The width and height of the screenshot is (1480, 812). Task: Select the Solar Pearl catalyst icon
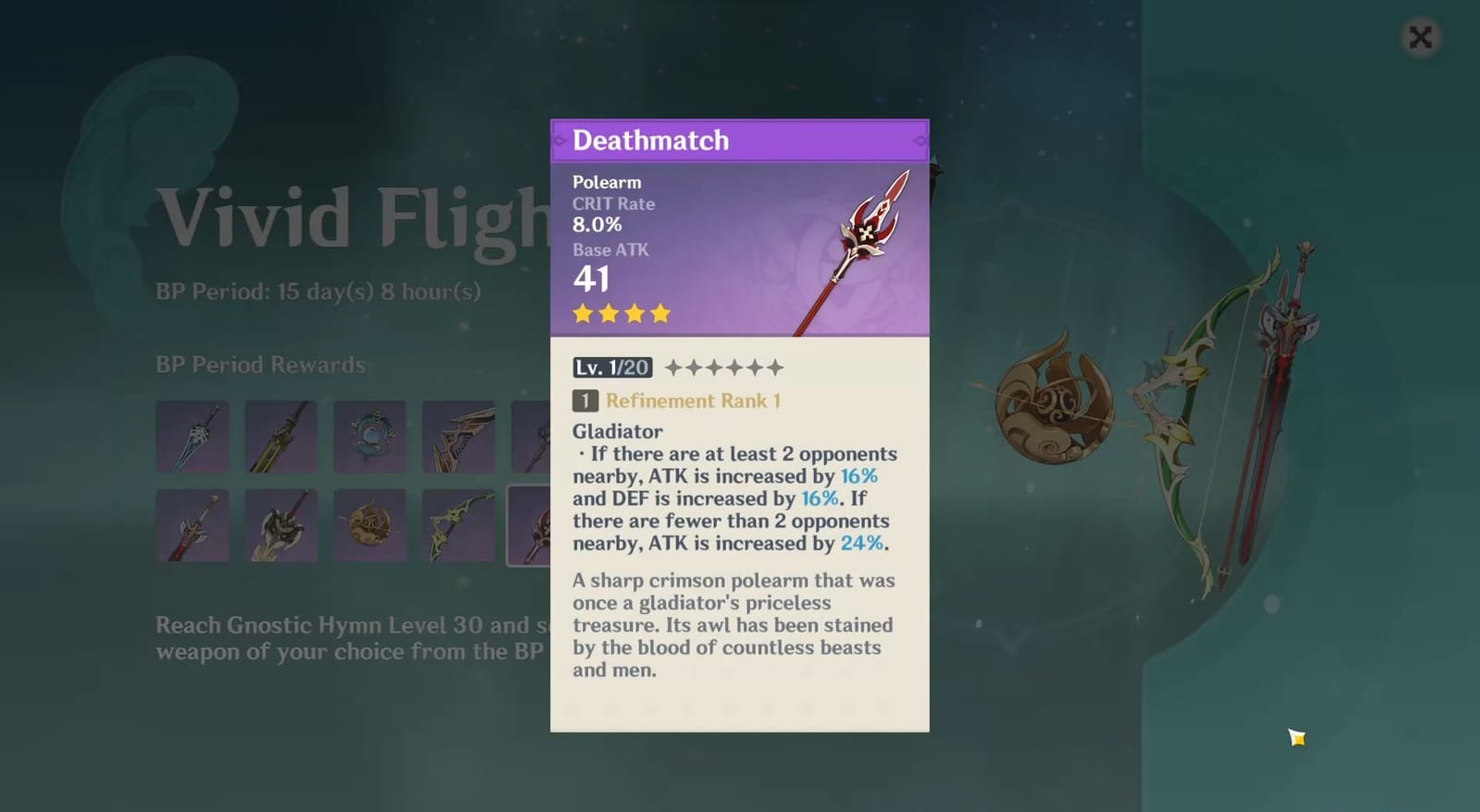point(369,524)
